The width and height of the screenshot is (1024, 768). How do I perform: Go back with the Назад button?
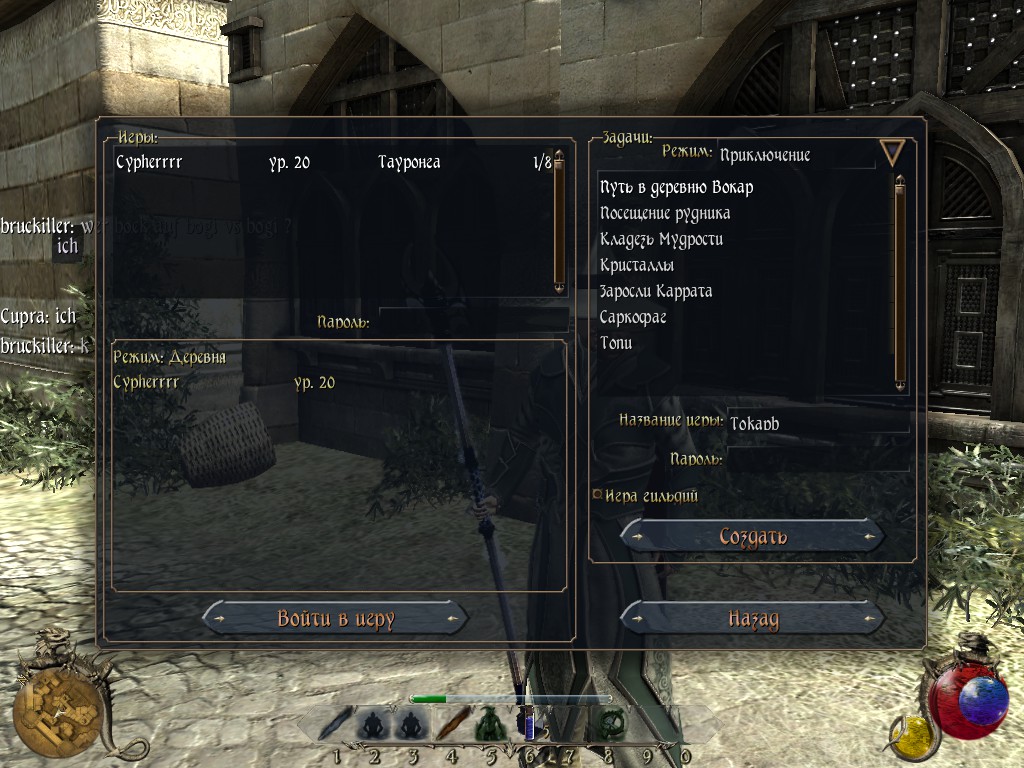753,619
